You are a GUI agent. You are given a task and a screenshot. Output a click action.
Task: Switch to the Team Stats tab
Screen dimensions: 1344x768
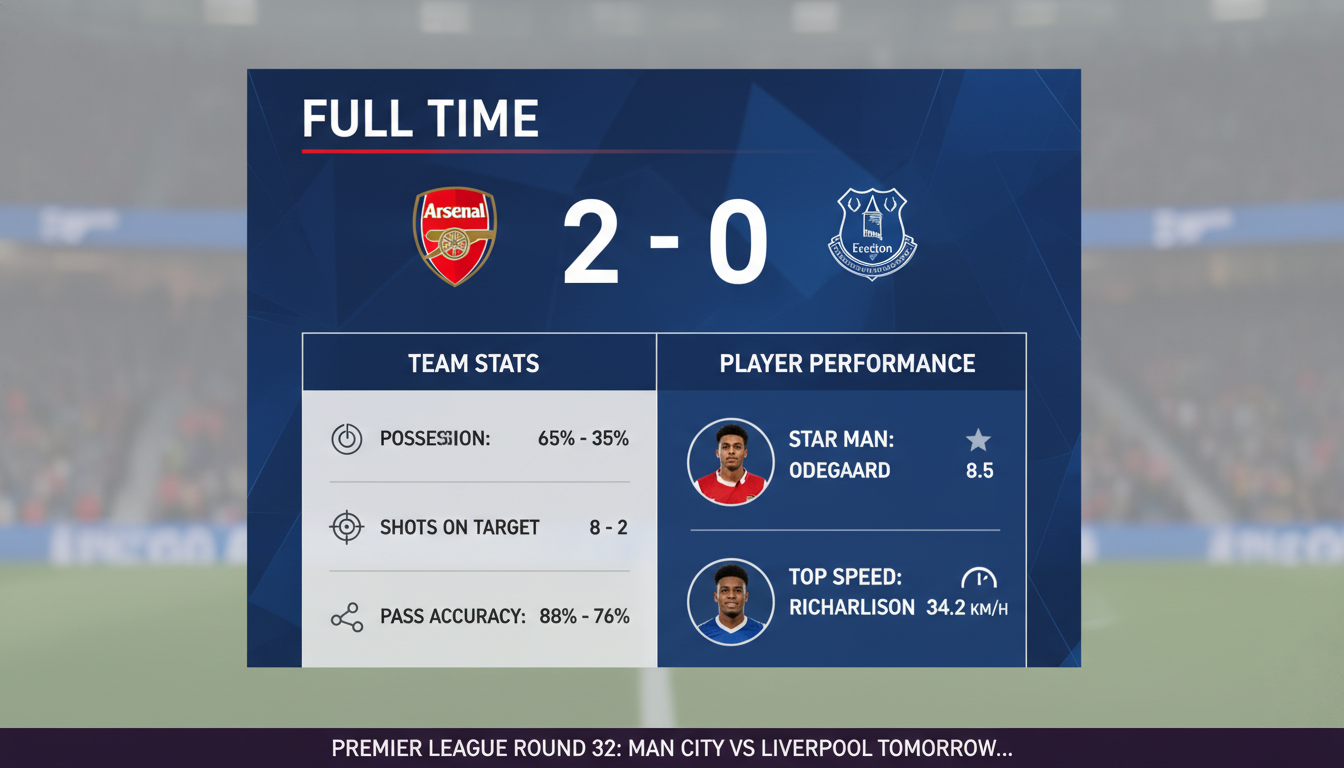[x=473, y=363]
